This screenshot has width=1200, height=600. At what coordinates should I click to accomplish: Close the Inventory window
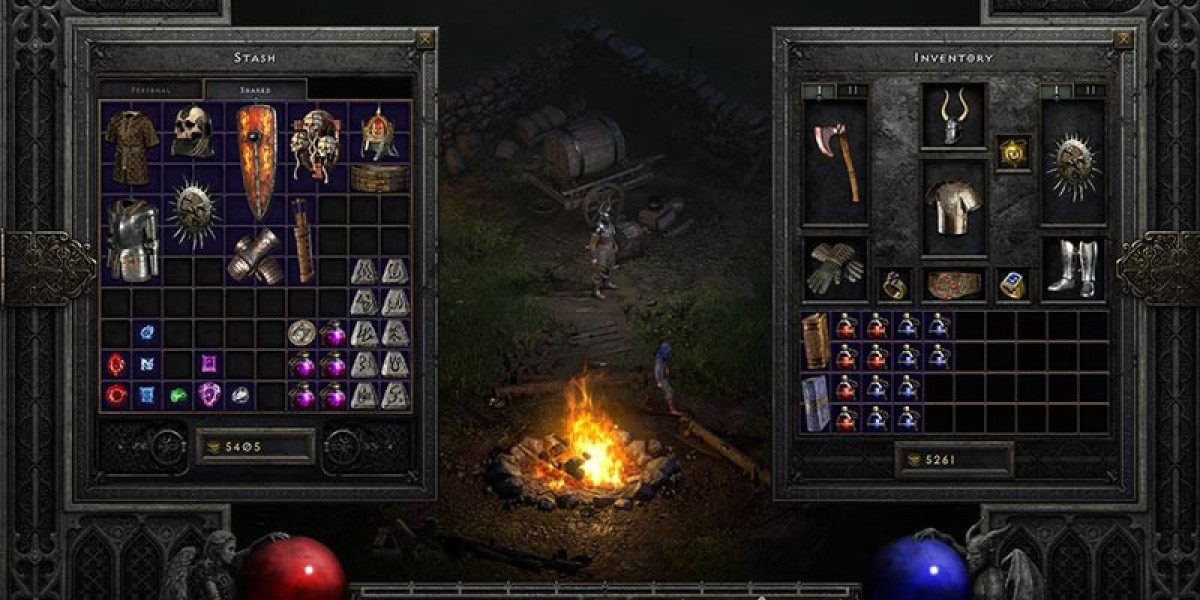coord(1124,40)
